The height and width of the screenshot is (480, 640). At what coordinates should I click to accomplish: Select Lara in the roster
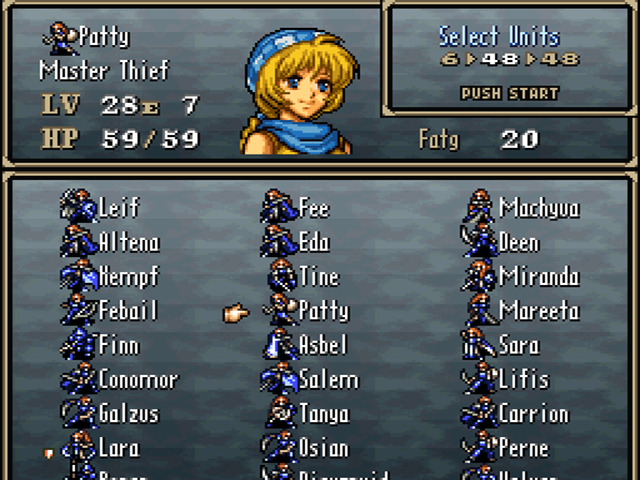118,448
